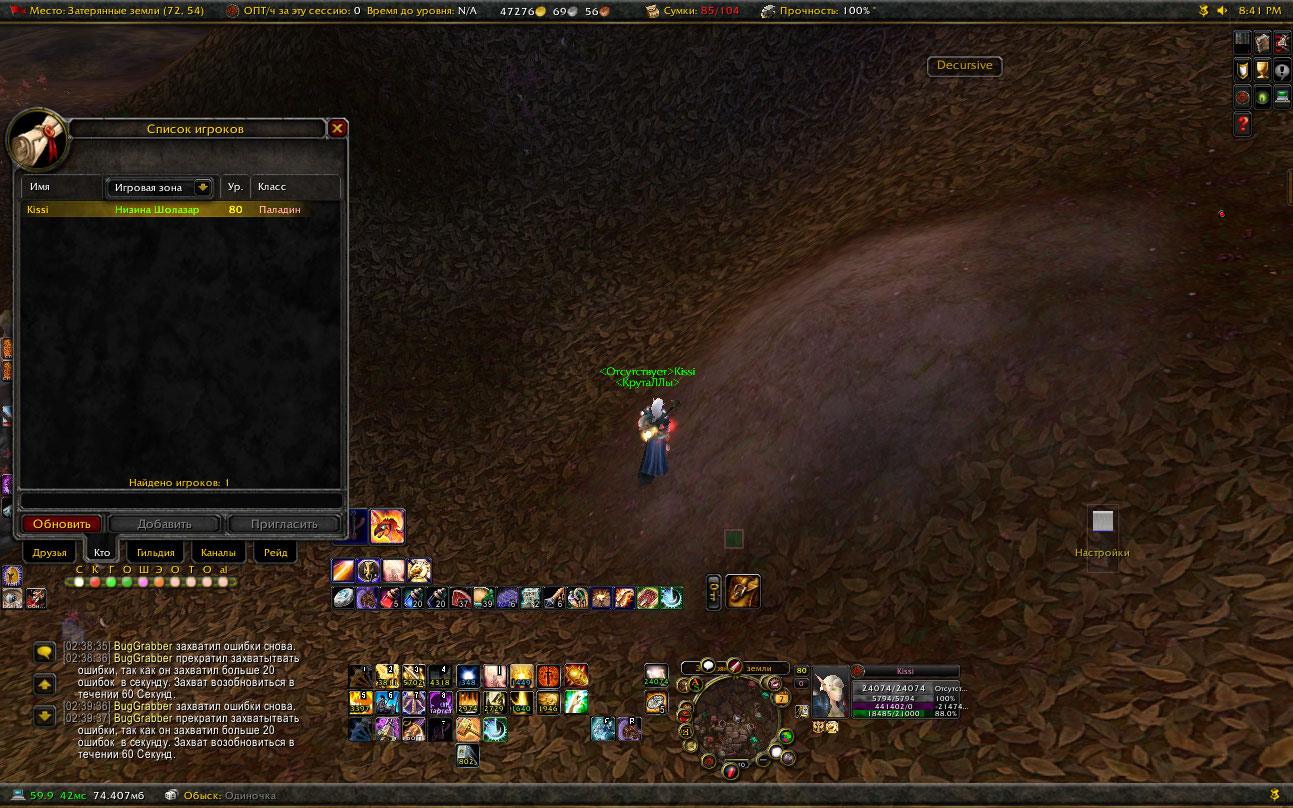1293x808 pixels.
Task: Open the character shield micro-menu icon
Action: coord(1243,70)
